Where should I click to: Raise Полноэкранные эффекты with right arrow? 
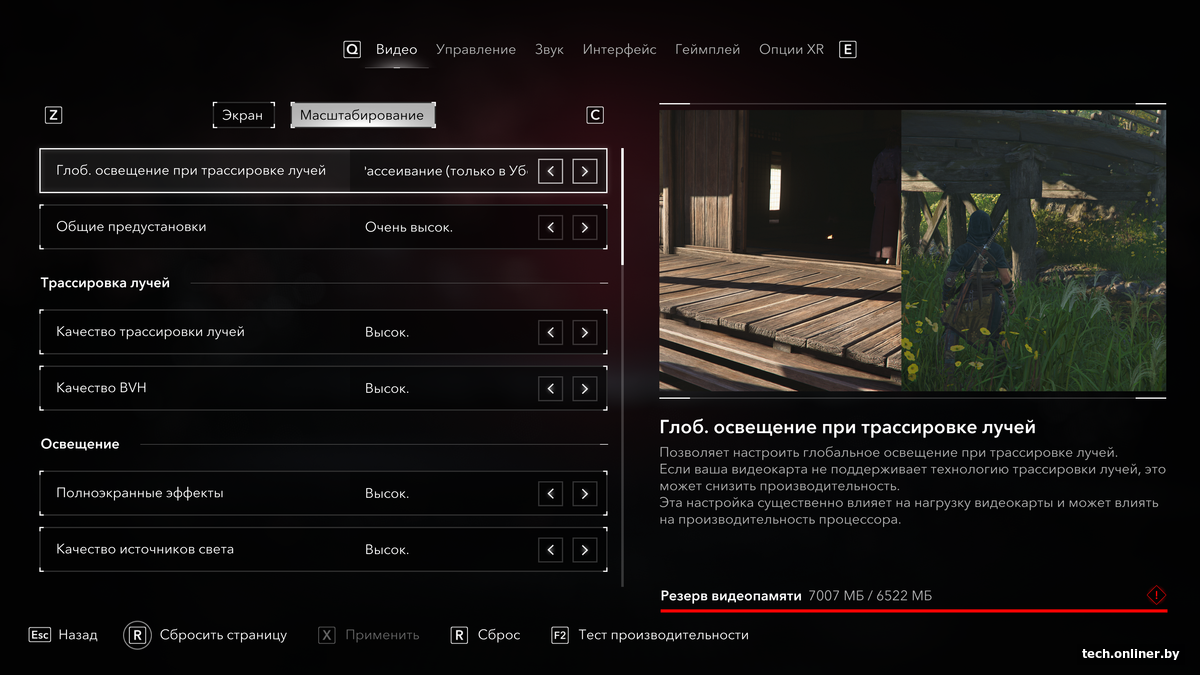pyautogui.click(x=585, y=493)
